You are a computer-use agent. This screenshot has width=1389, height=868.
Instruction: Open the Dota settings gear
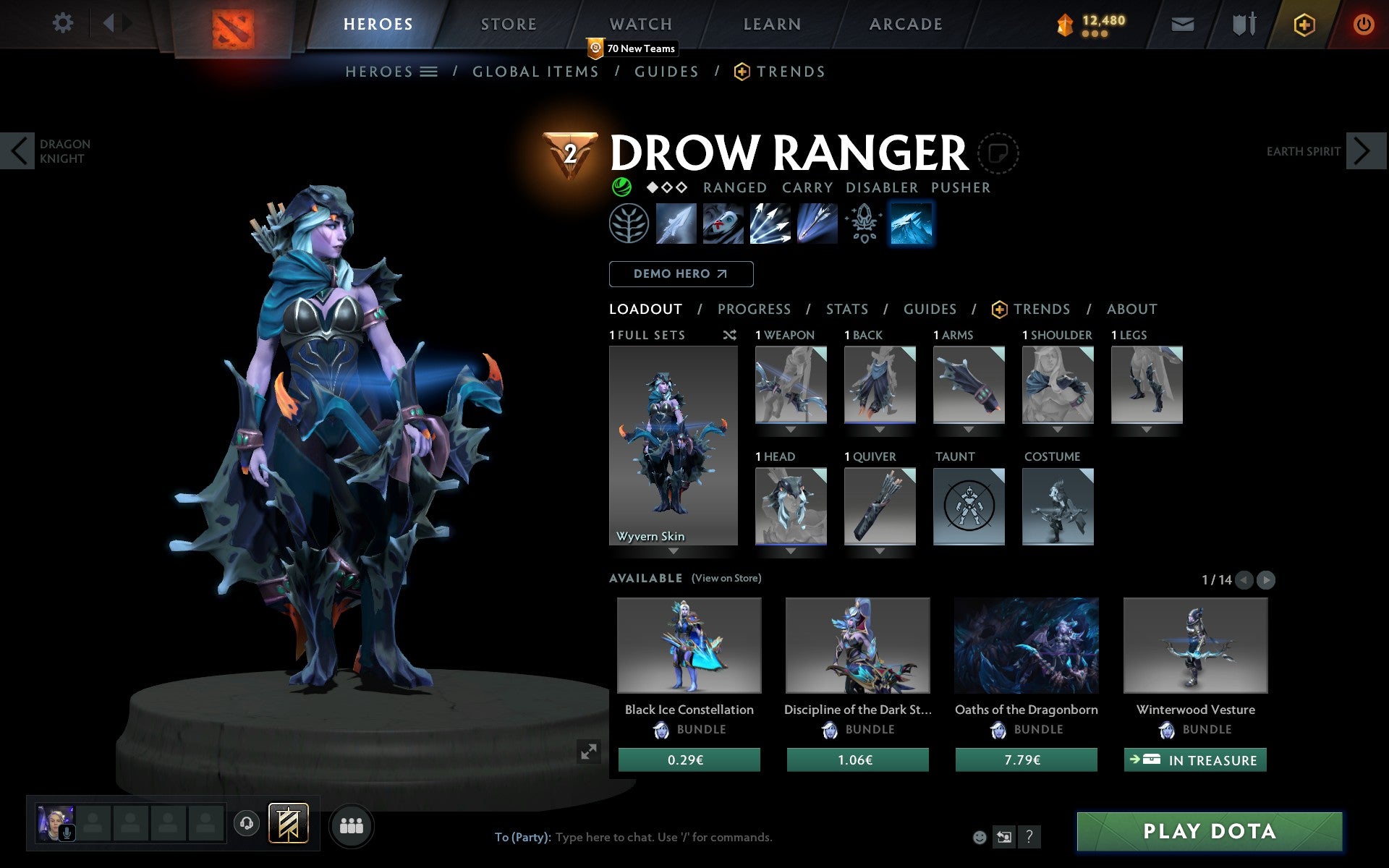(64, 23)
